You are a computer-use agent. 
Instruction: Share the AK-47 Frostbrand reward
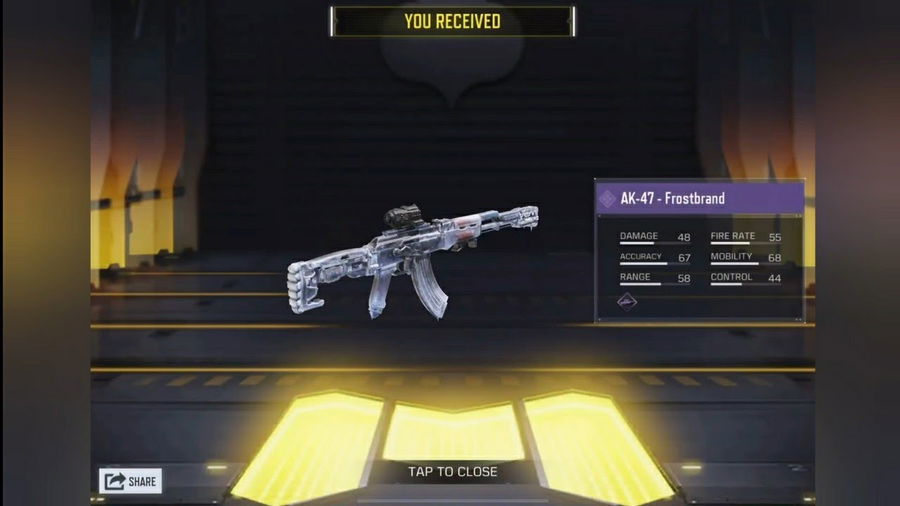130,481
